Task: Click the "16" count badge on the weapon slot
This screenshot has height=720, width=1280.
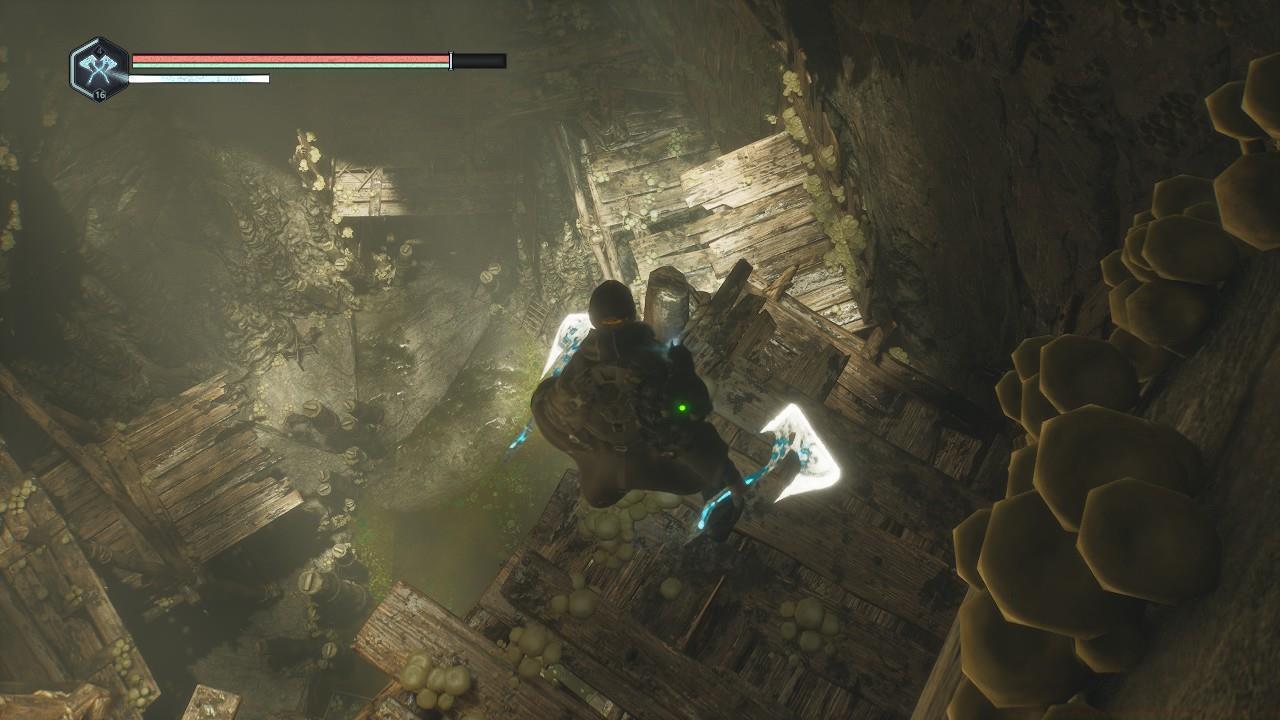Action: 99,94
